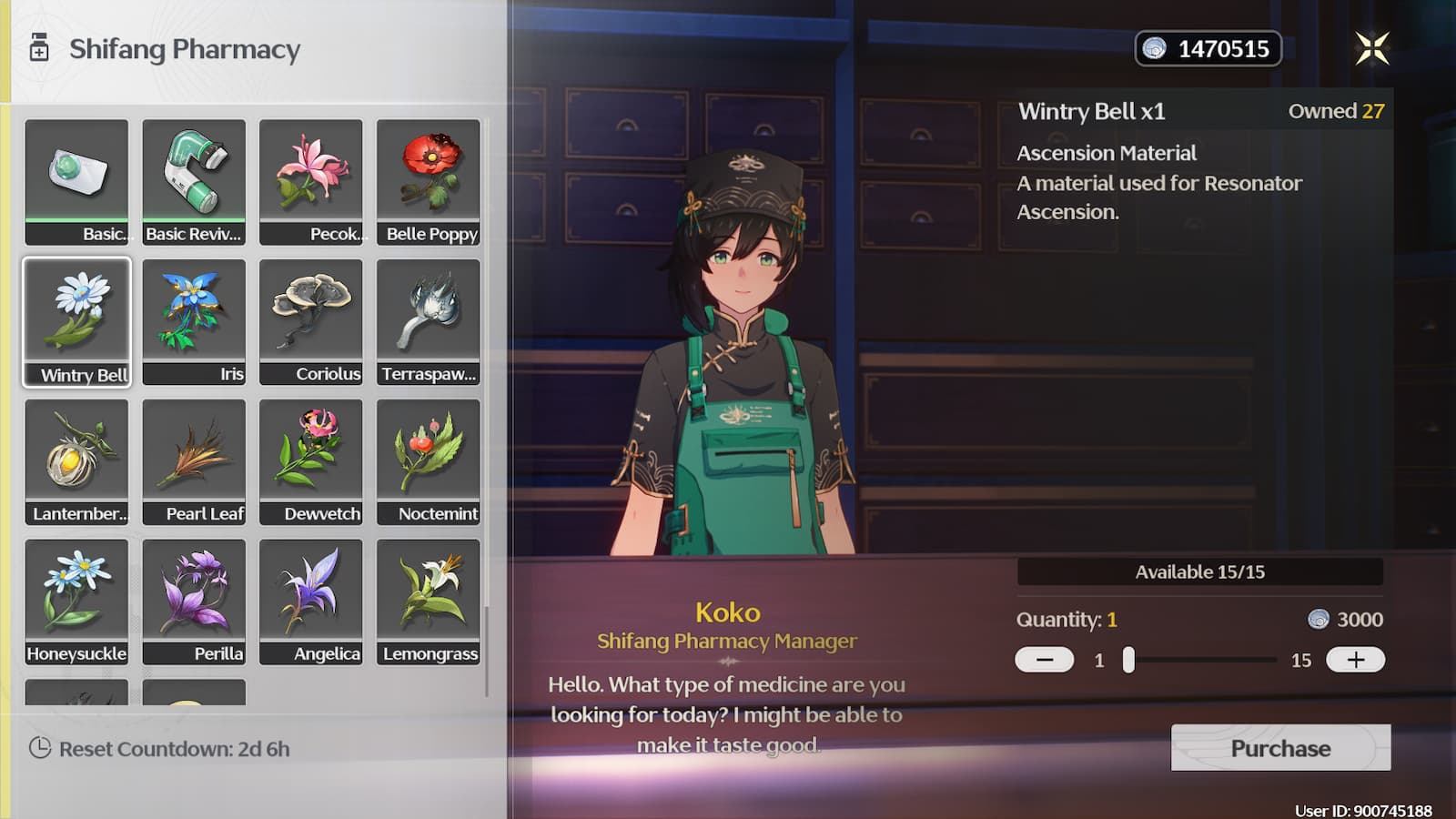Pick the Coriolus mushroom item
Viewport: 1456px width, 819px height.
pos(311,321)
